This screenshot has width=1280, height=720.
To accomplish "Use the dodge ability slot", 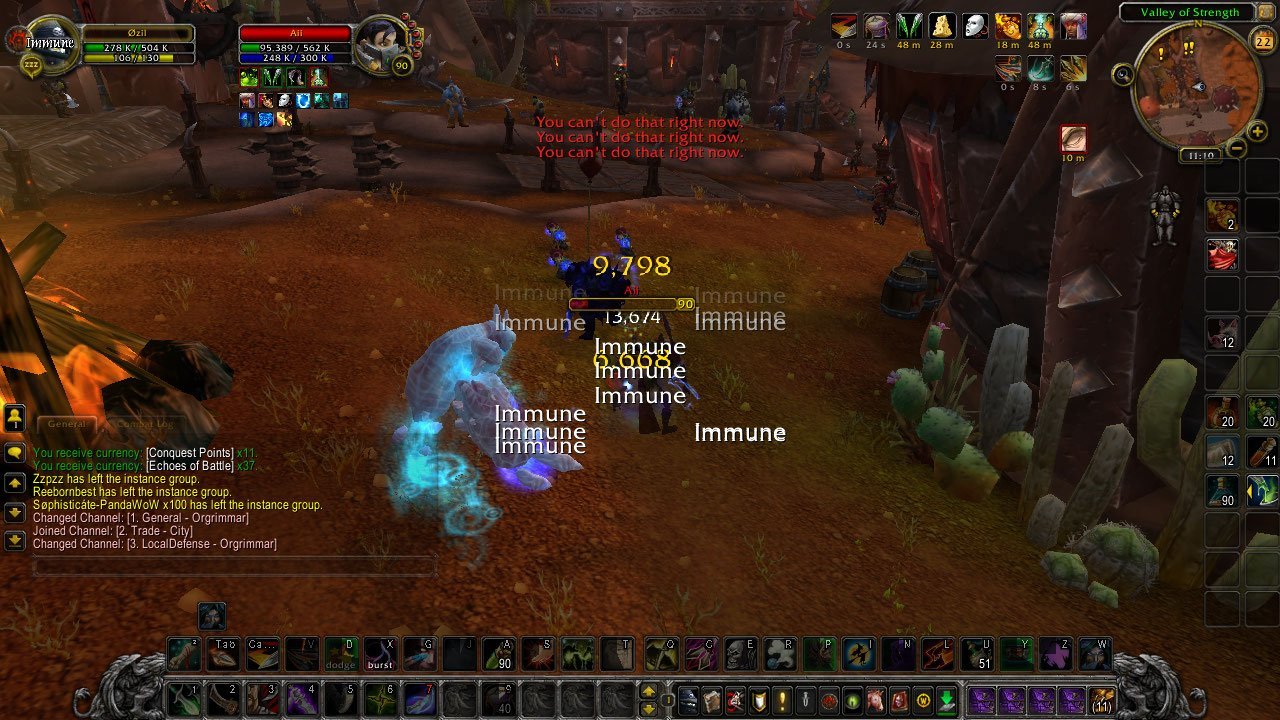I will pyautogui.click(x=341, y=654).
